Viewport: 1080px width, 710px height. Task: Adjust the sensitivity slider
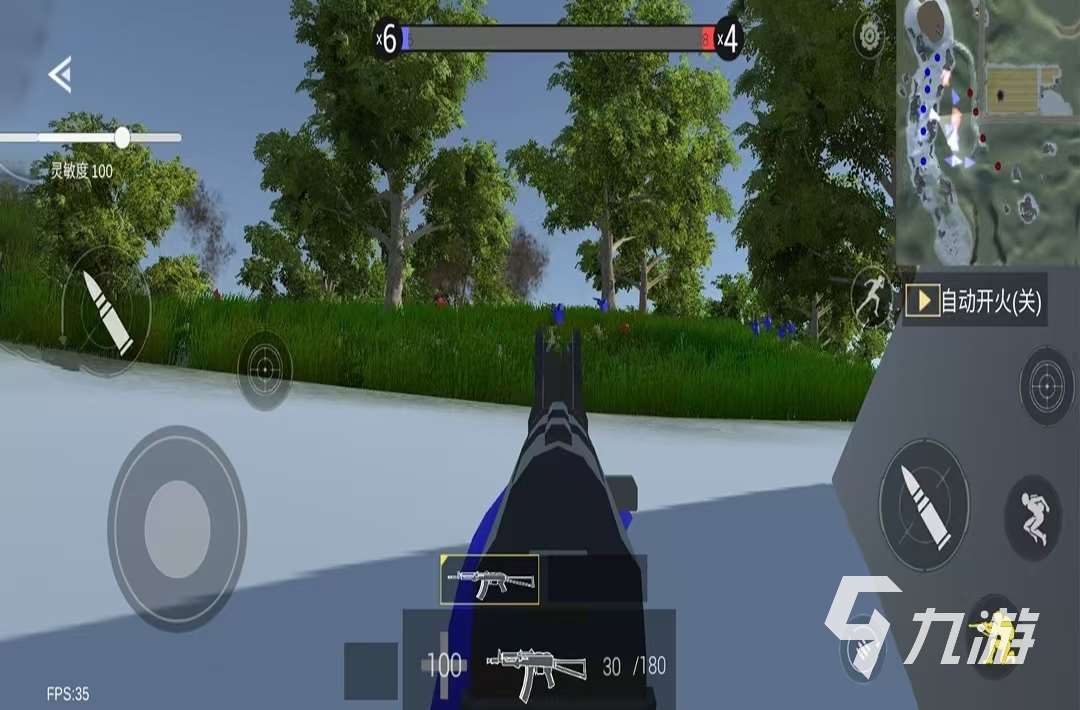[122, 138]
